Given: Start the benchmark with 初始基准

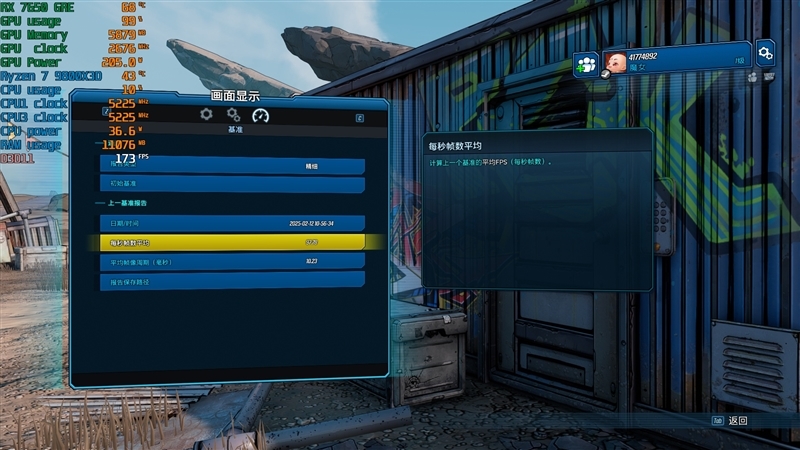Looking at the screenshot, I should click(x=231, y=184).
